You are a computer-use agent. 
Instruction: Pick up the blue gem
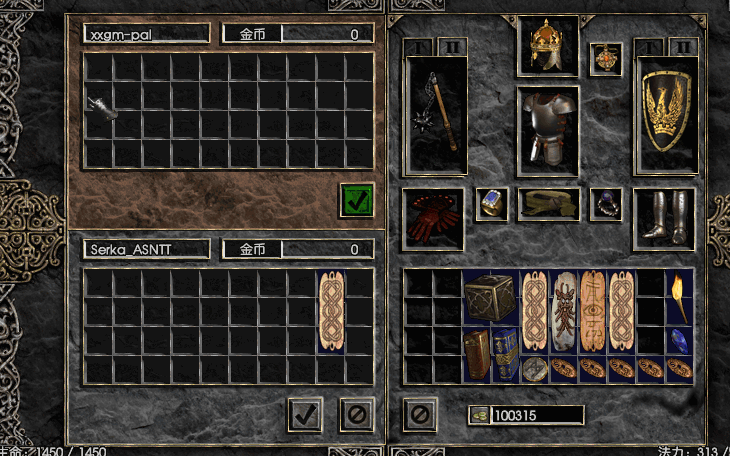coord(680,340)
